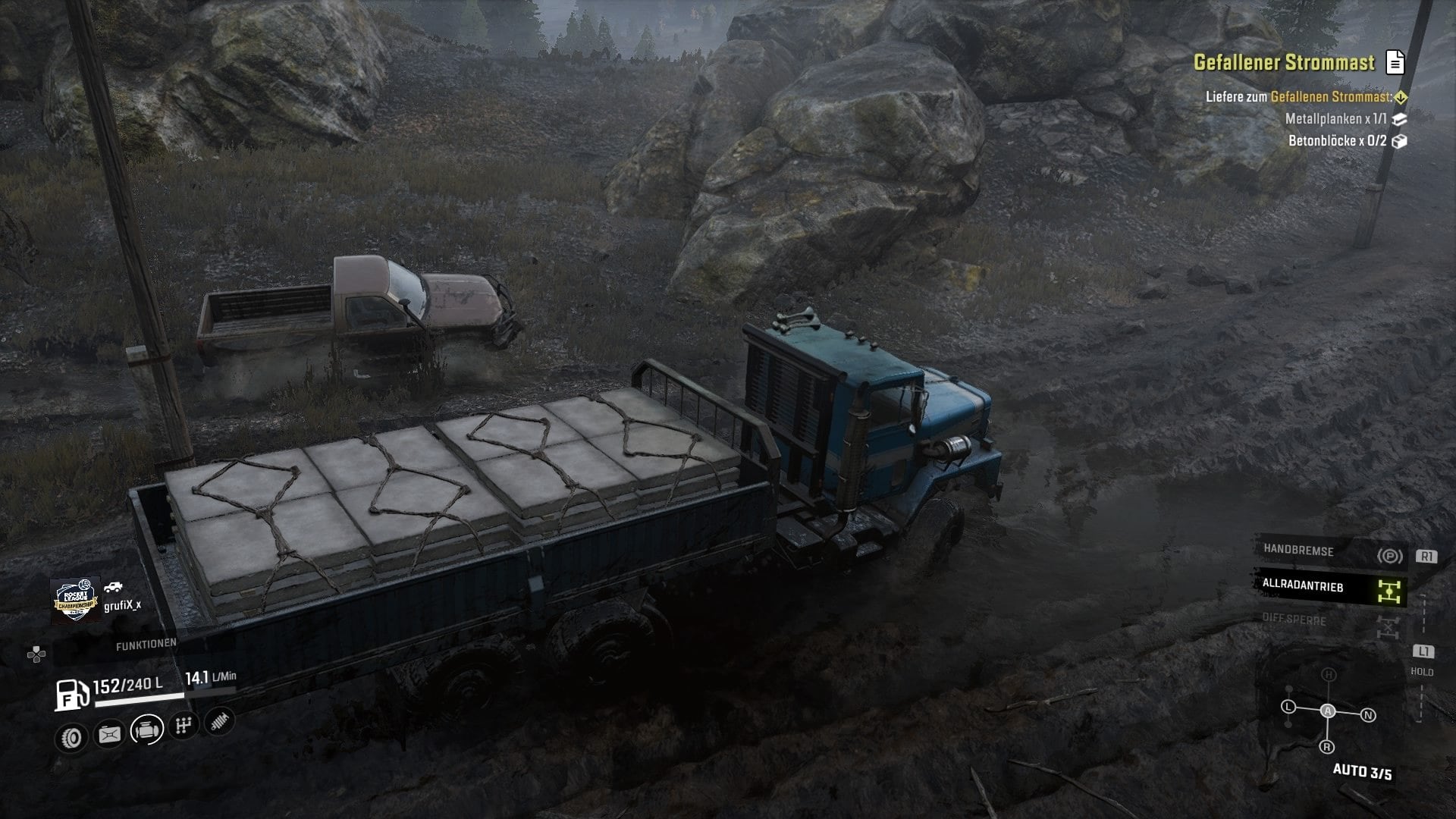This screenshot has height=819, width=1456.
Task: Select the Betonblöcke objective line
Action: point(1338,141)
